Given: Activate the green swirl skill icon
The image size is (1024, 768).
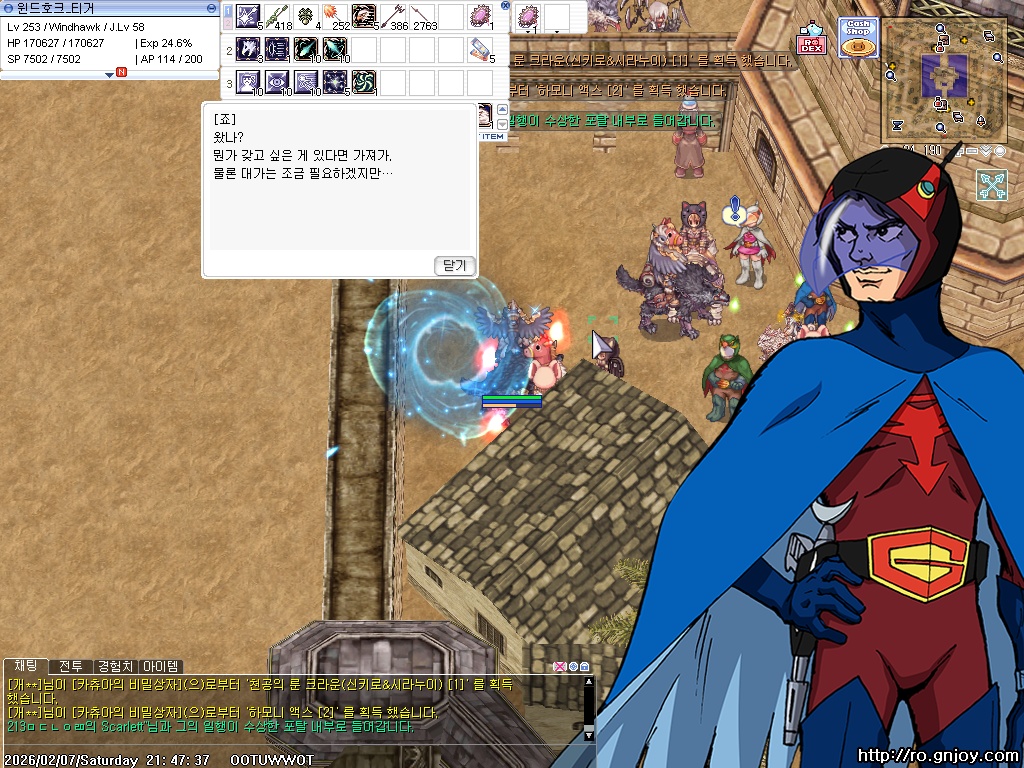Looking at the screenshot, I should 364,82.
